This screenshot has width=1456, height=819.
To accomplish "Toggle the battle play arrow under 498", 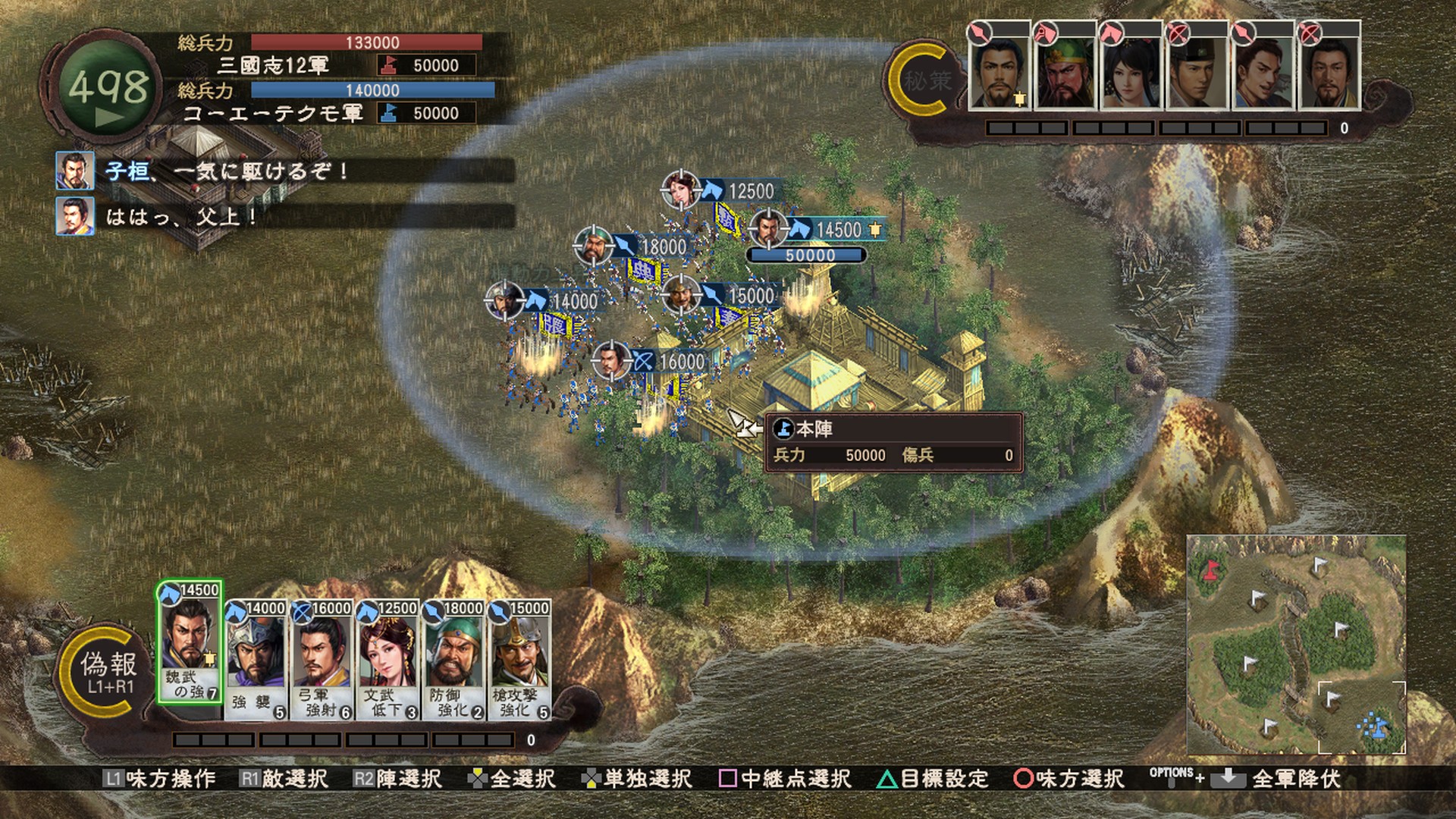I will 110,118.
